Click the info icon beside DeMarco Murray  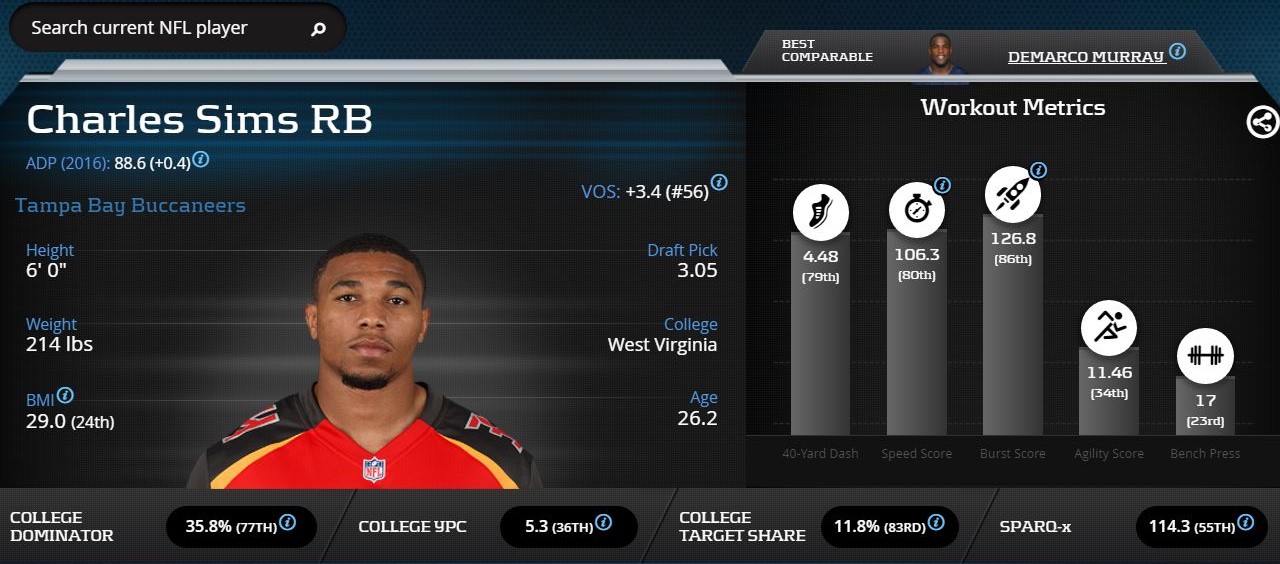pyautogui.click(x=1178, y=51)
